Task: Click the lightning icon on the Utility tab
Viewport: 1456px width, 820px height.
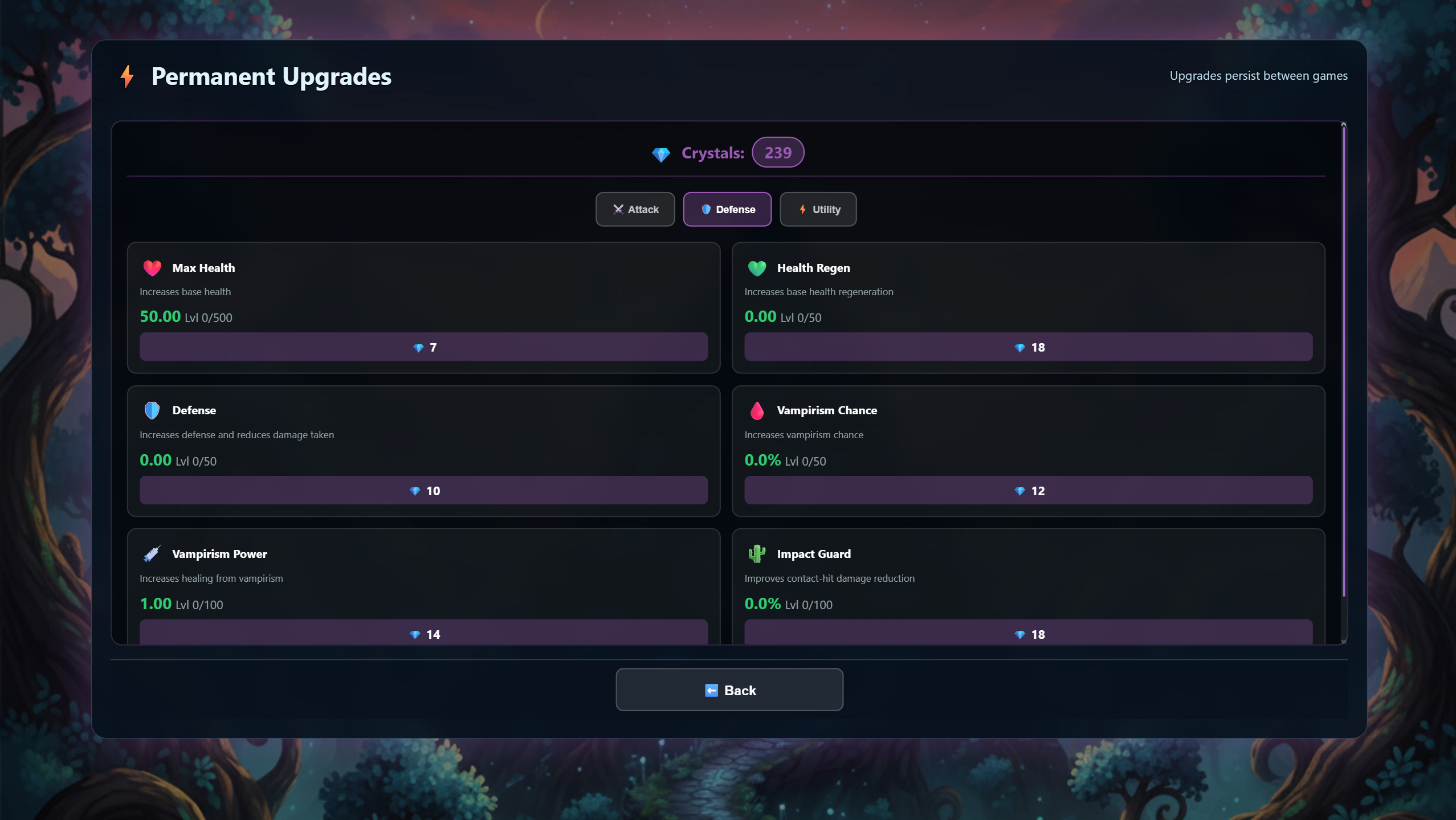Action: pyautogui.click(x=802, y=209)
